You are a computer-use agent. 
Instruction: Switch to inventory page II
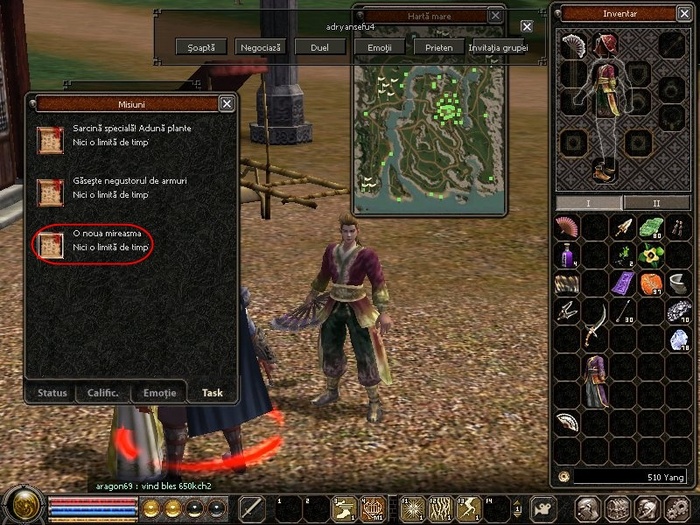[656, 203]
